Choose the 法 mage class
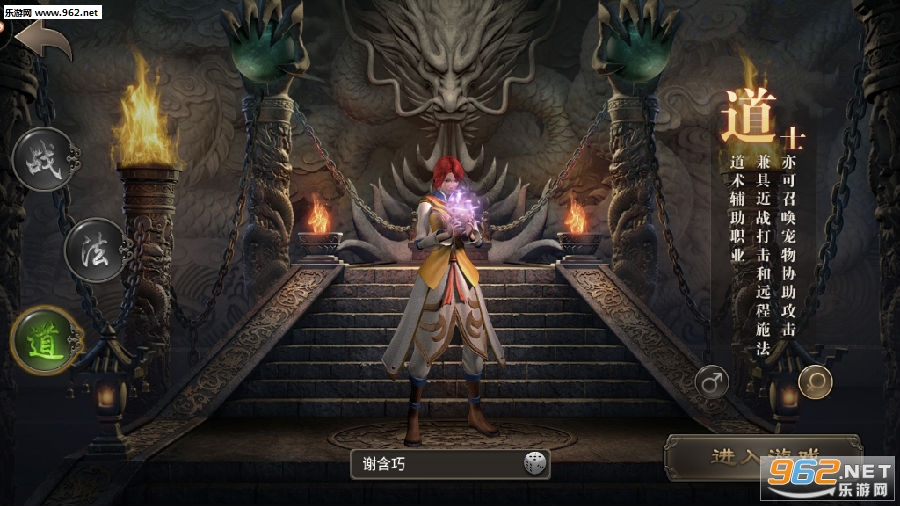Screen dimensions: 900x506 click(x=95, y=250)
